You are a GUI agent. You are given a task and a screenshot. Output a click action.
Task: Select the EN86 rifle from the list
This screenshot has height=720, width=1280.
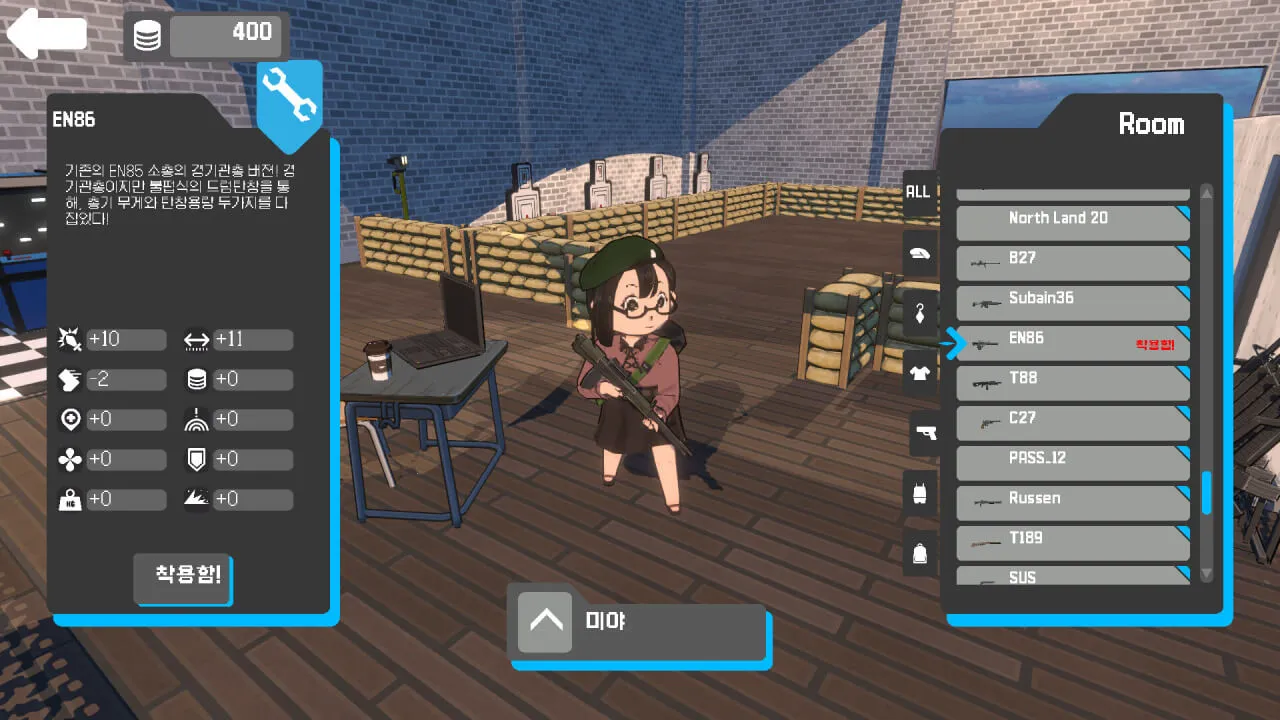tap(1072, 340)
